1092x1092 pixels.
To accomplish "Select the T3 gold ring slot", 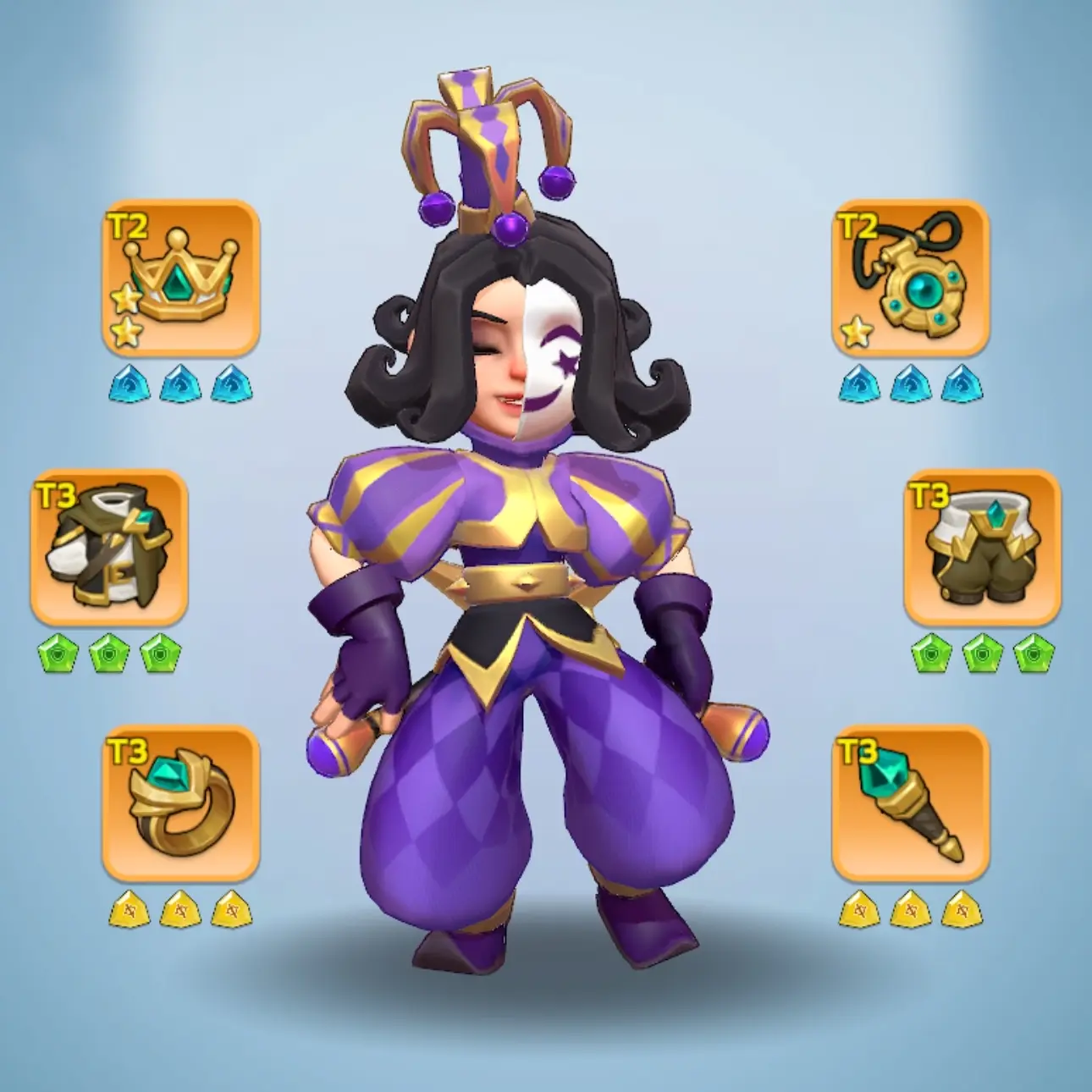I will 180,802.
